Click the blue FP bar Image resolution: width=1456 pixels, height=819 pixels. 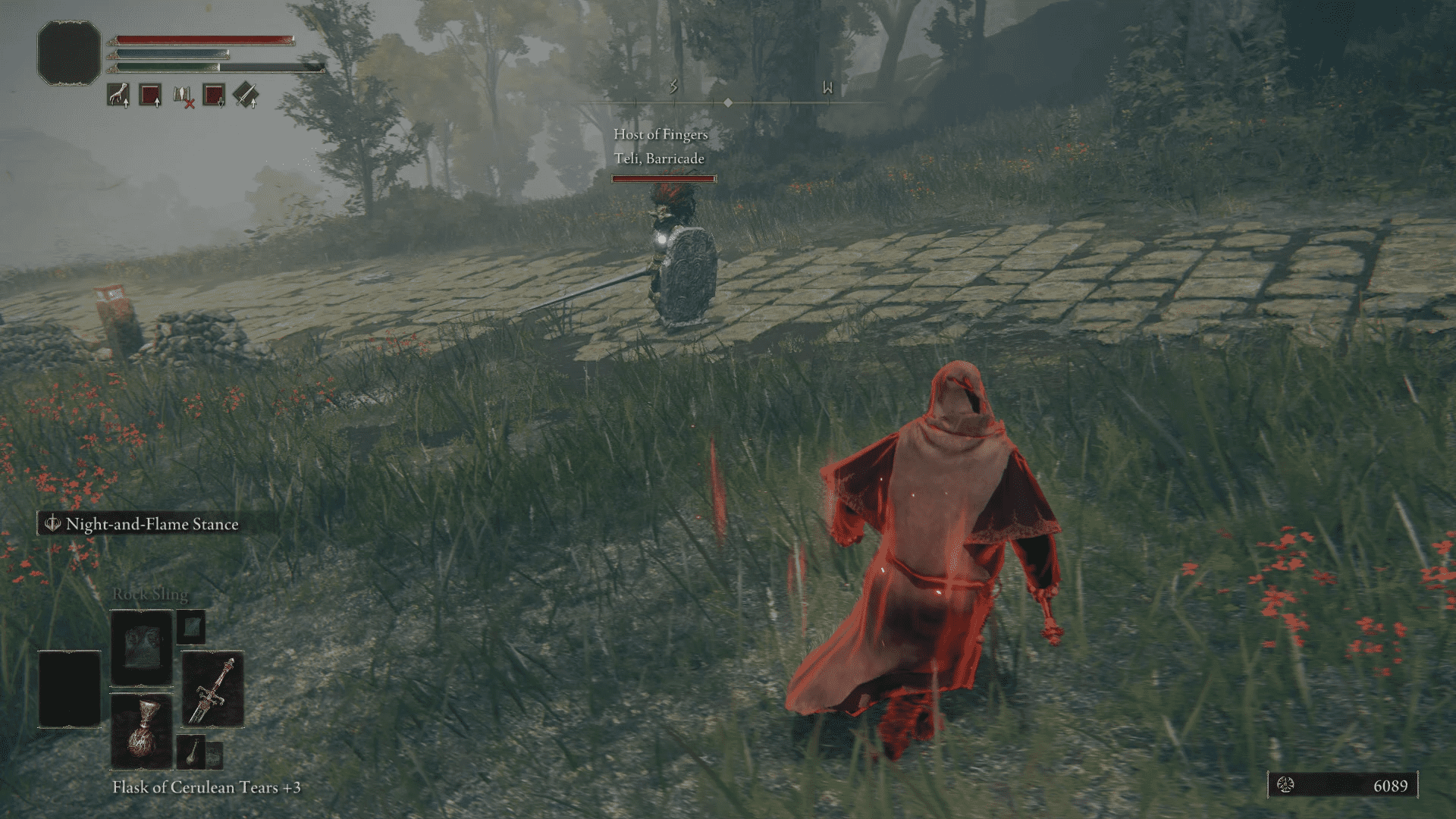(x=171, y=53)
